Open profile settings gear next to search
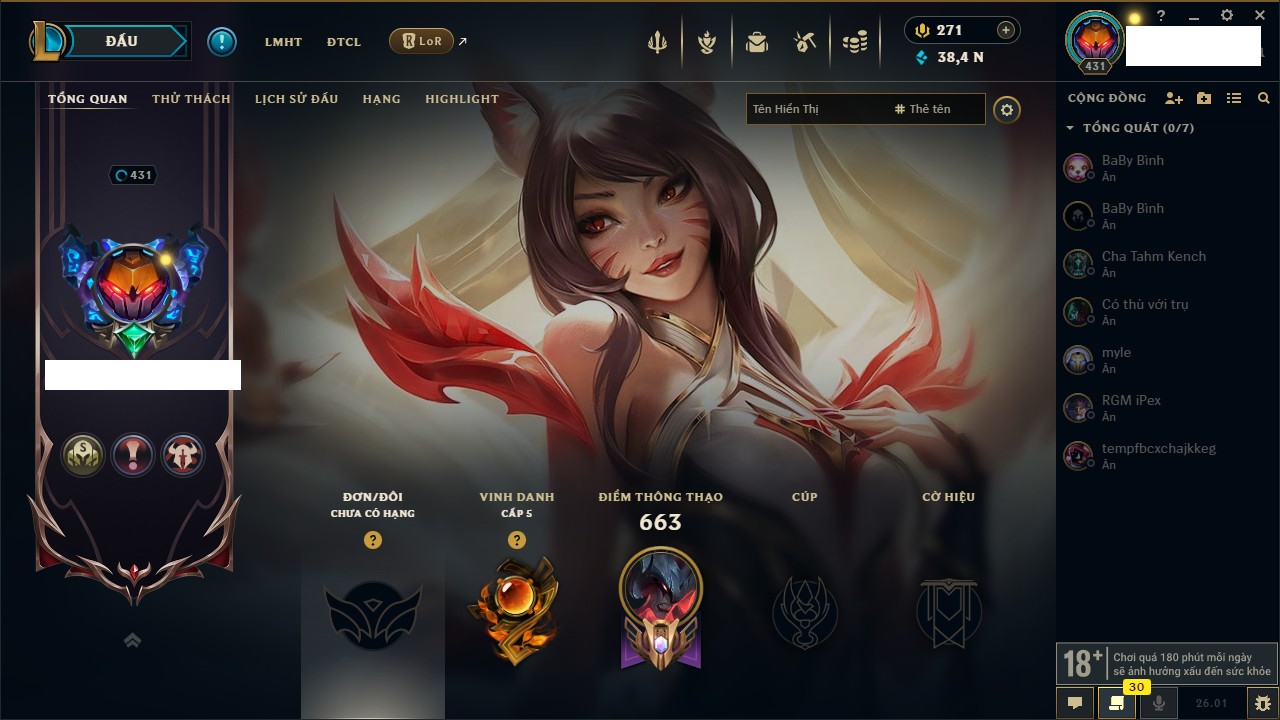The image size is (1280, 720). pos(1007,110)
